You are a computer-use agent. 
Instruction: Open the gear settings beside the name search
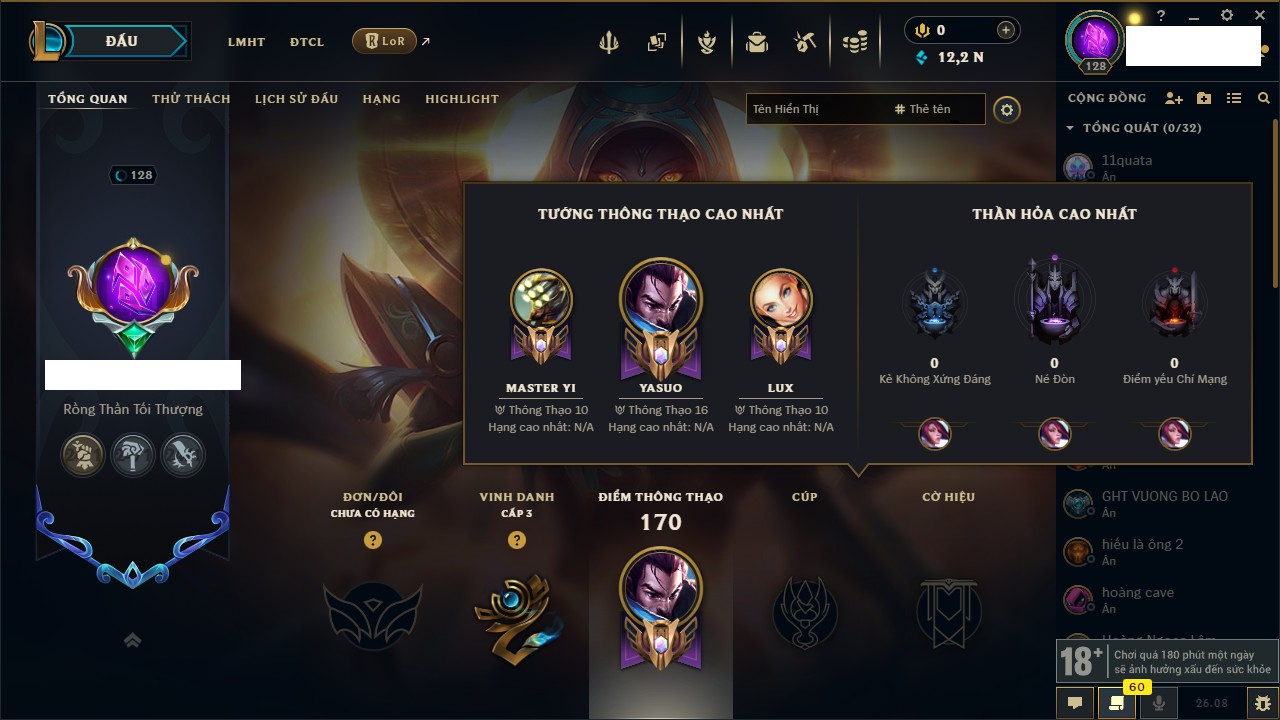(x=1007, y=109)
